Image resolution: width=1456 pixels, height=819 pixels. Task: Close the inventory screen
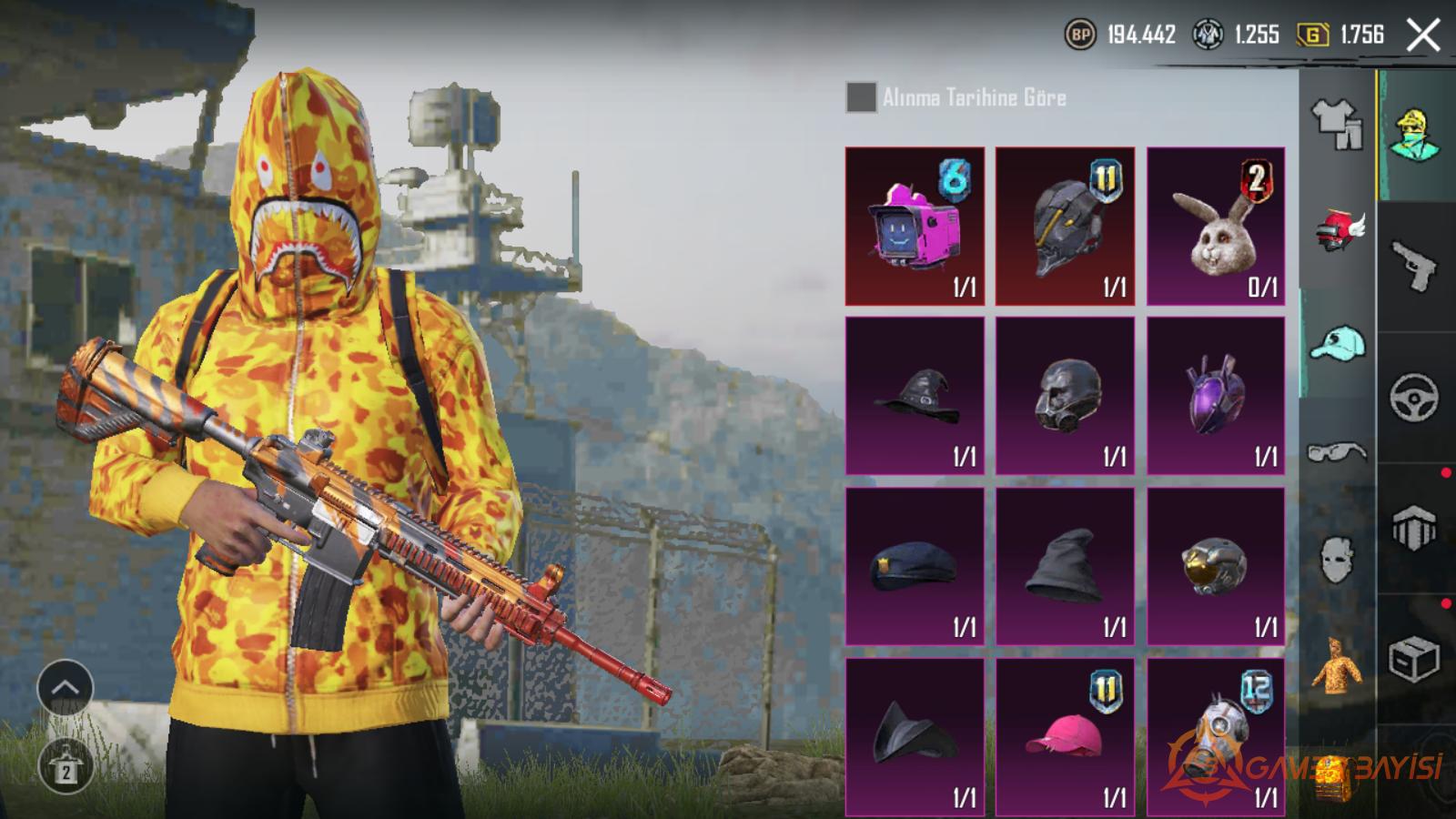tap(1422, 35)
